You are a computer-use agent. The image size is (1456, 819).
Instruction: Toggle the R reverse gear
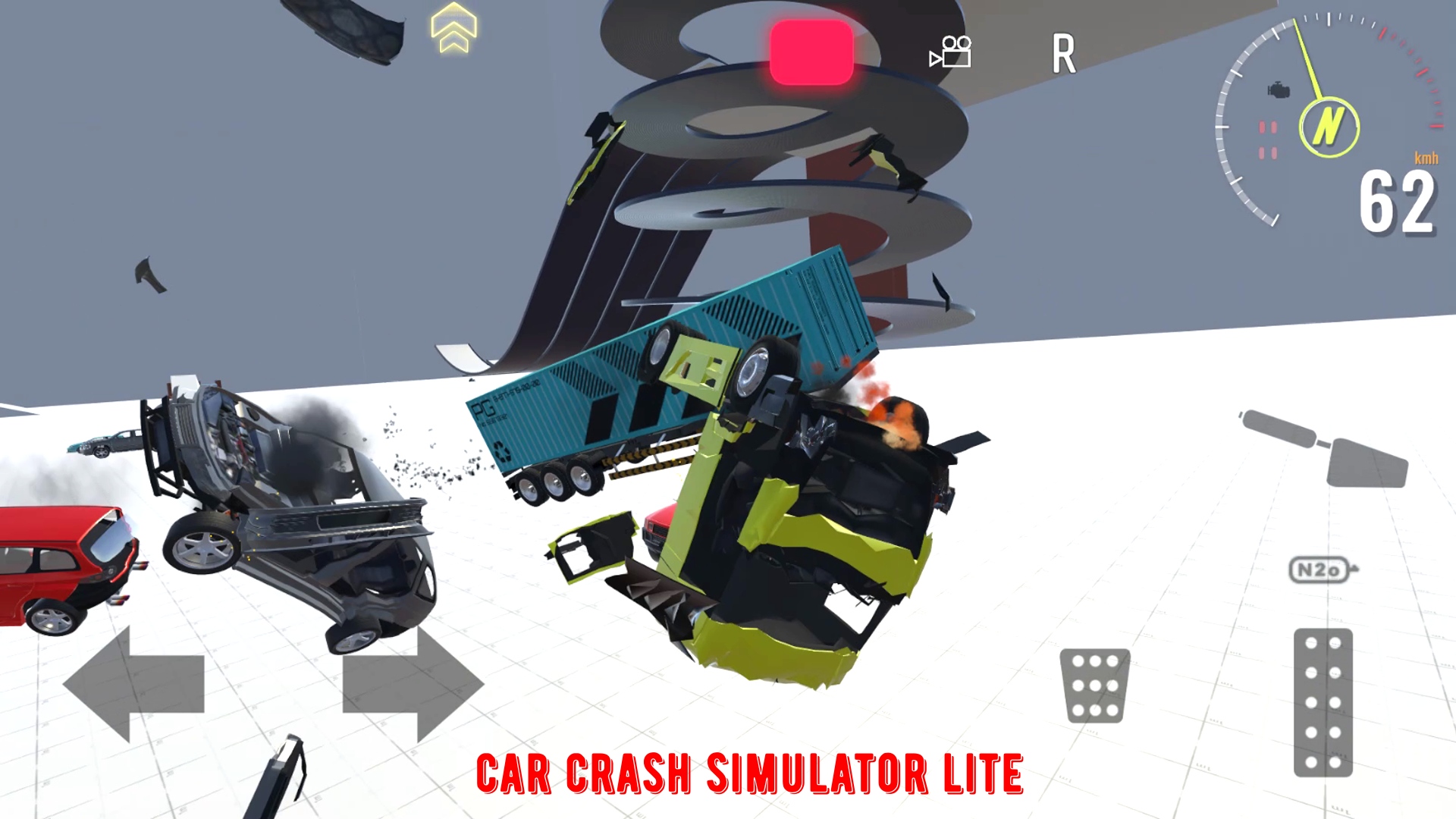[x=1065, y=53]
